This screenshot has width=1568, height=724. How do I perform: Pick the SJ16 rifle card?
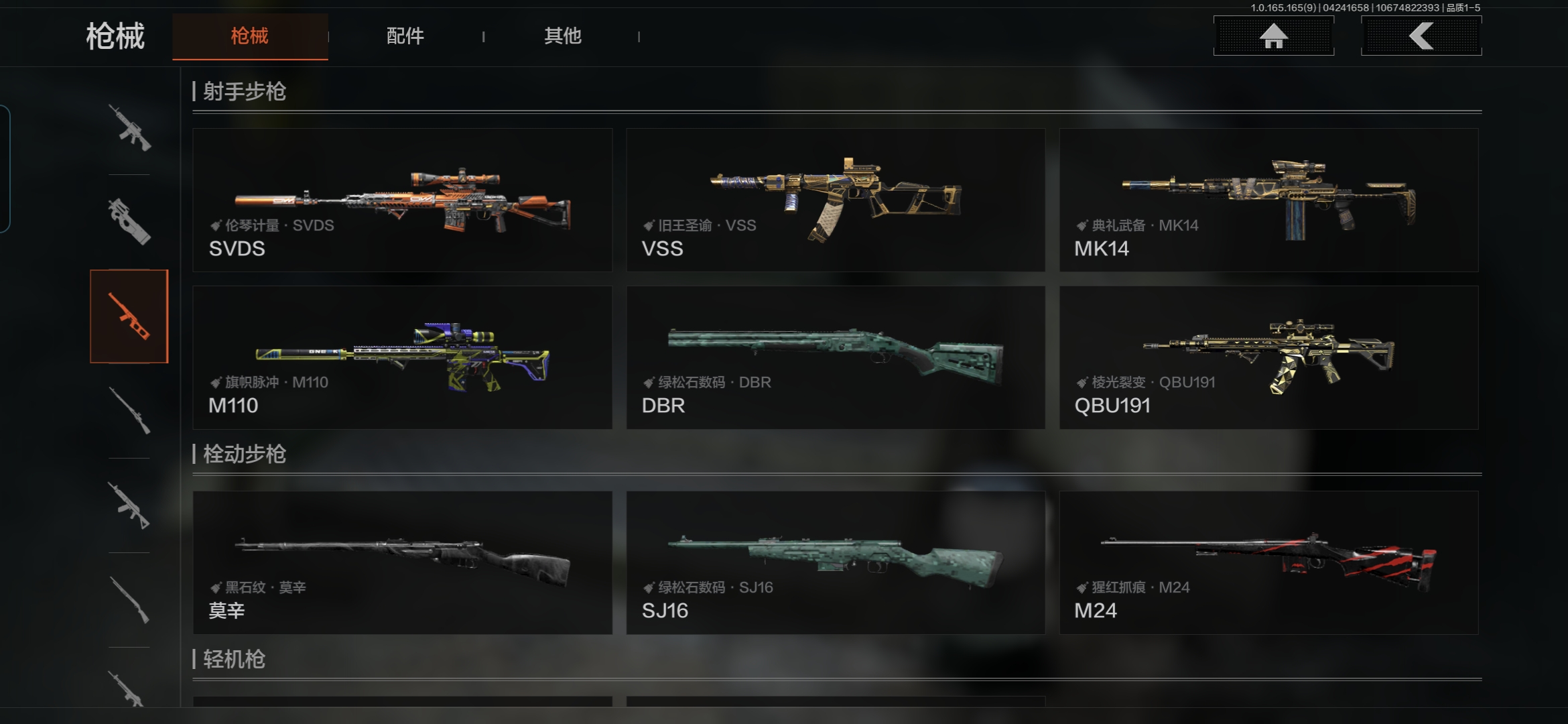pyautogui.click(x=836, y=562)
